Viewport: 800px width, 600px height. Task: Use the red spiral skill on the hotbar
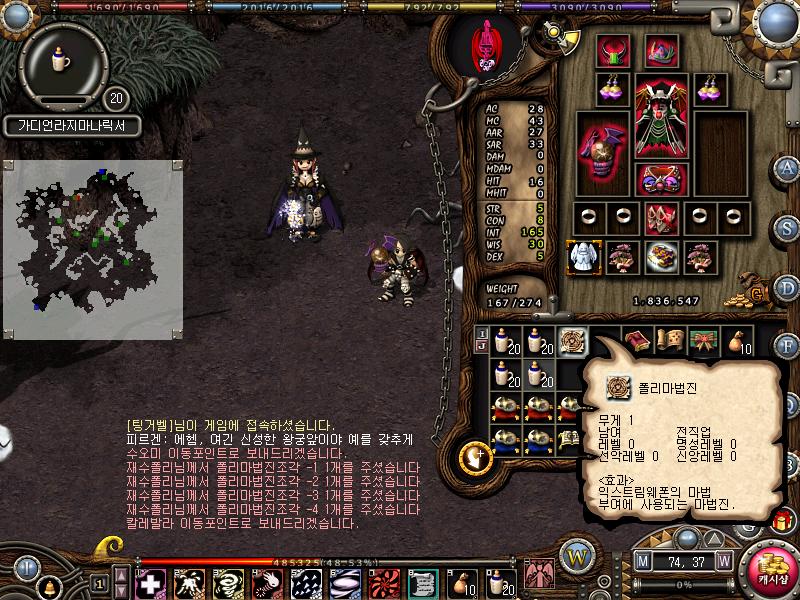pyautogui.click(x=383, y=582)
